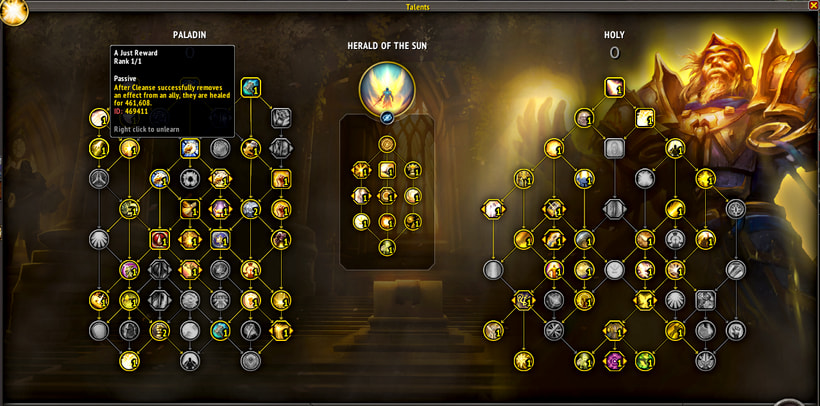Close the Talents window
820x406 pixels.
click(x=812, y=7)
